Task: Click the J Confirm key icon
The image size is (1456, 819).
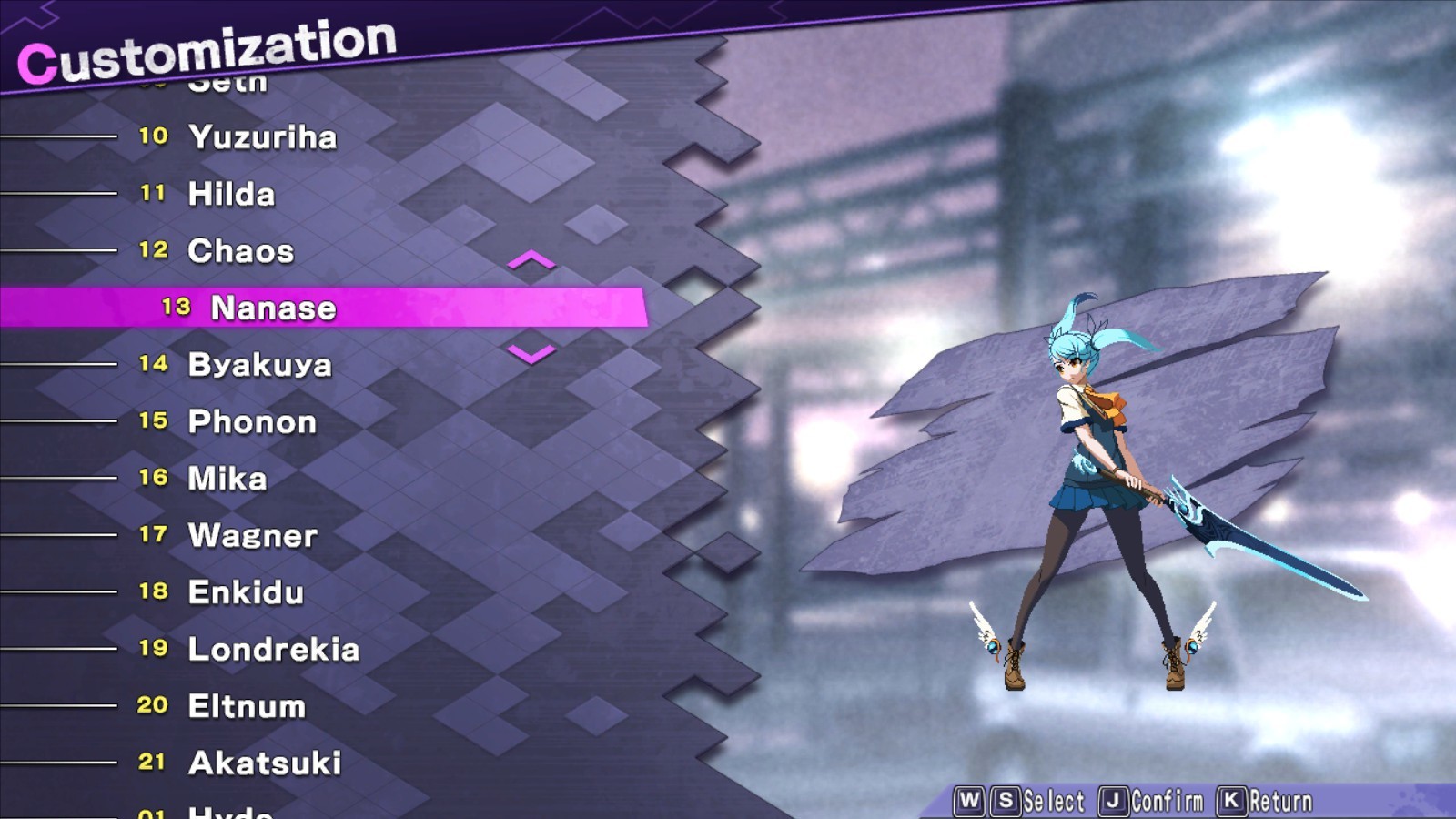Action: pos(1113,798)
